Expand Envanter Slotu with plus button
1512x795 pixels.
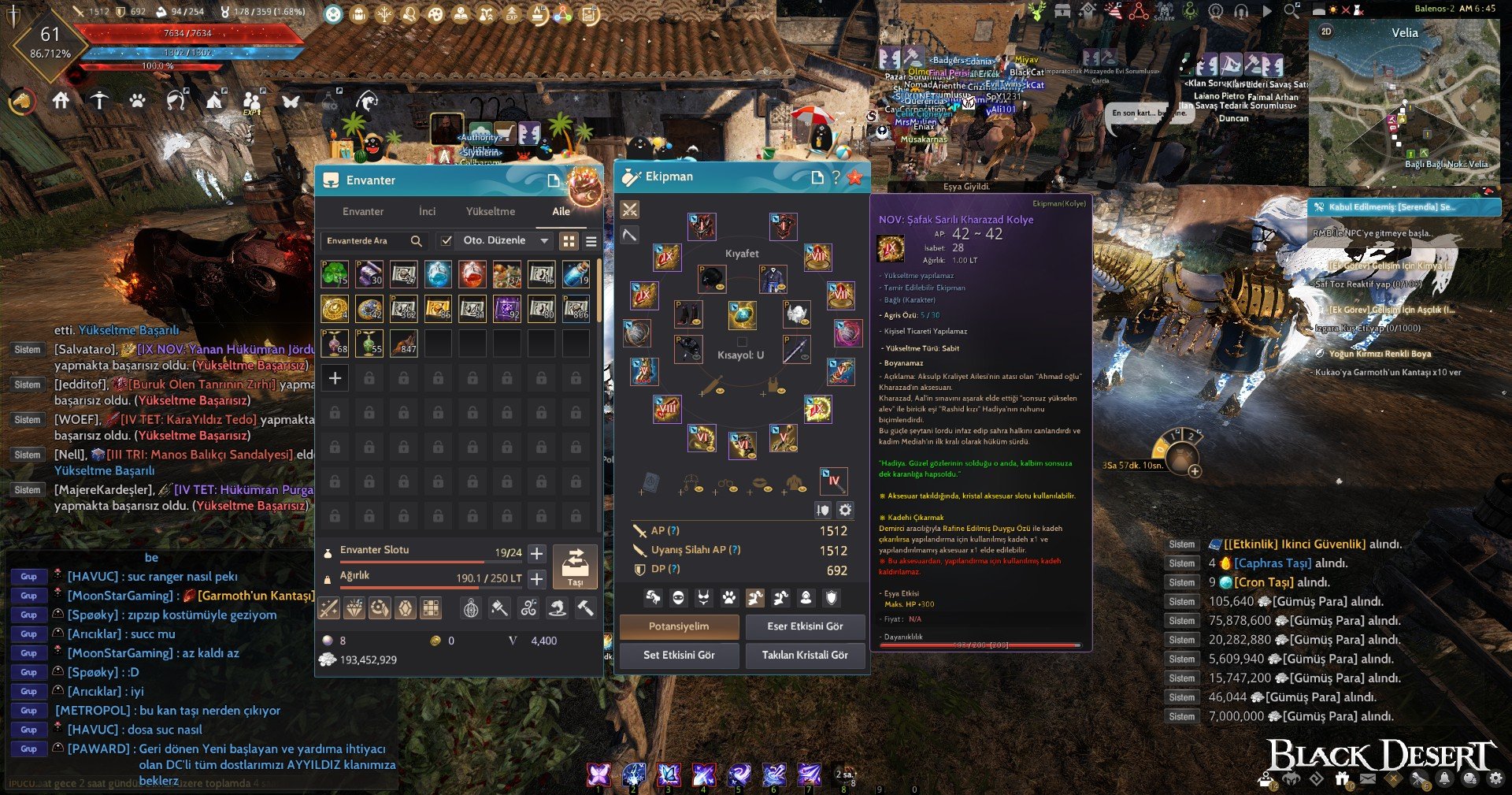(537, 553)
